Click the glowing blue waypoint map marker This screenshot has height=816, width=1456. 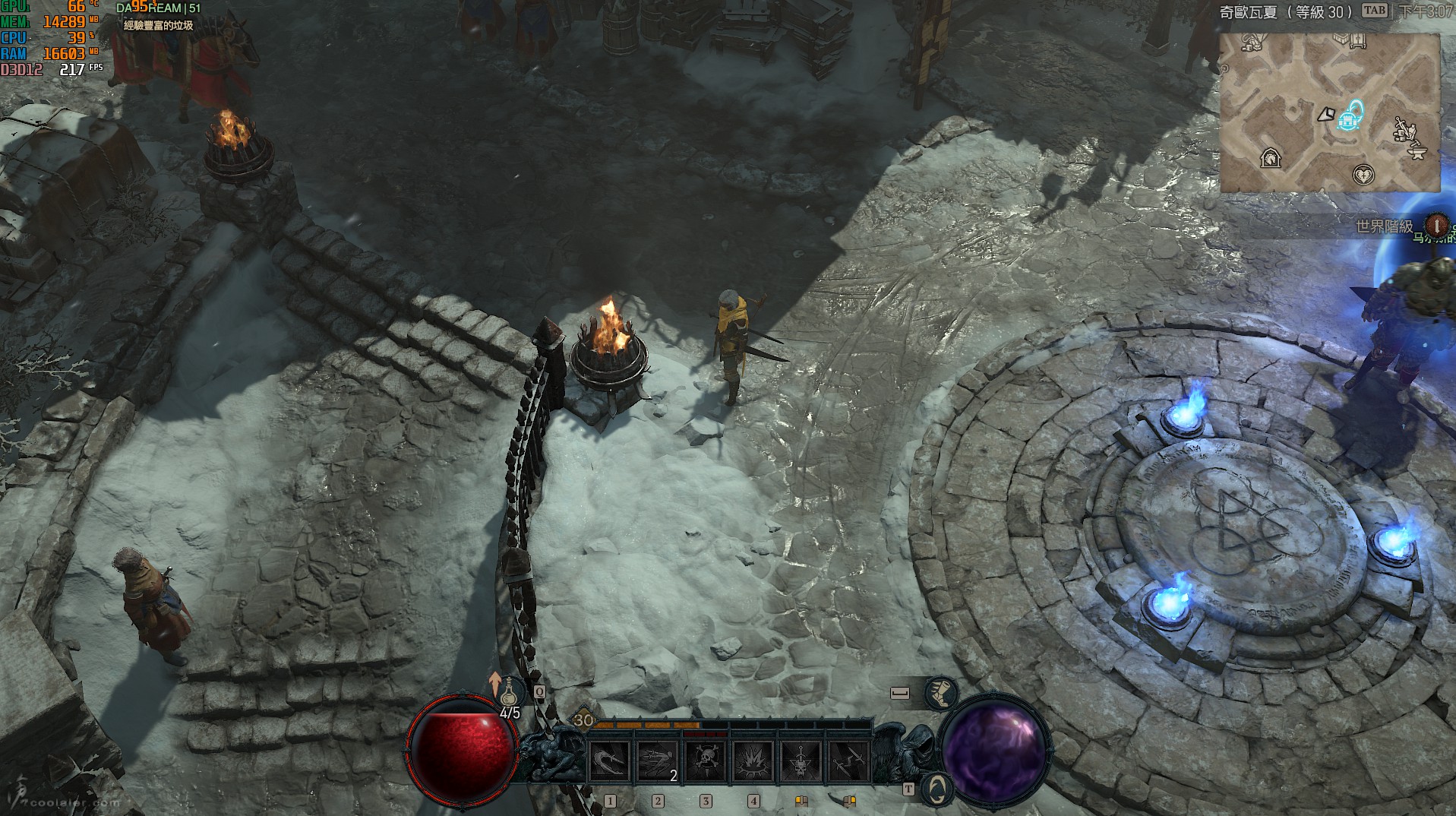click(x=1350, y=117)
